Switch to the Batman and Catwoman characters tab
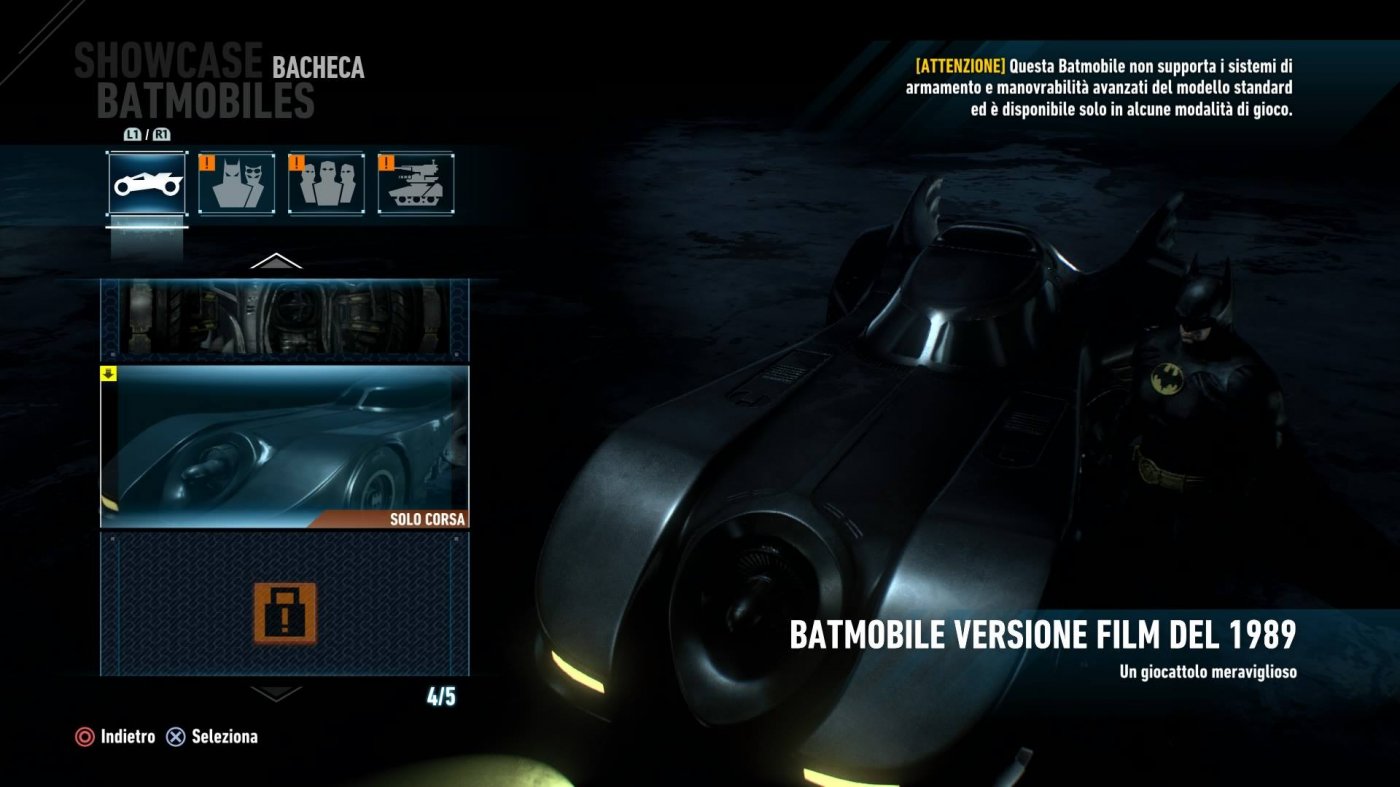Viewport: 1400px width, 787px height. coord(236,183)
